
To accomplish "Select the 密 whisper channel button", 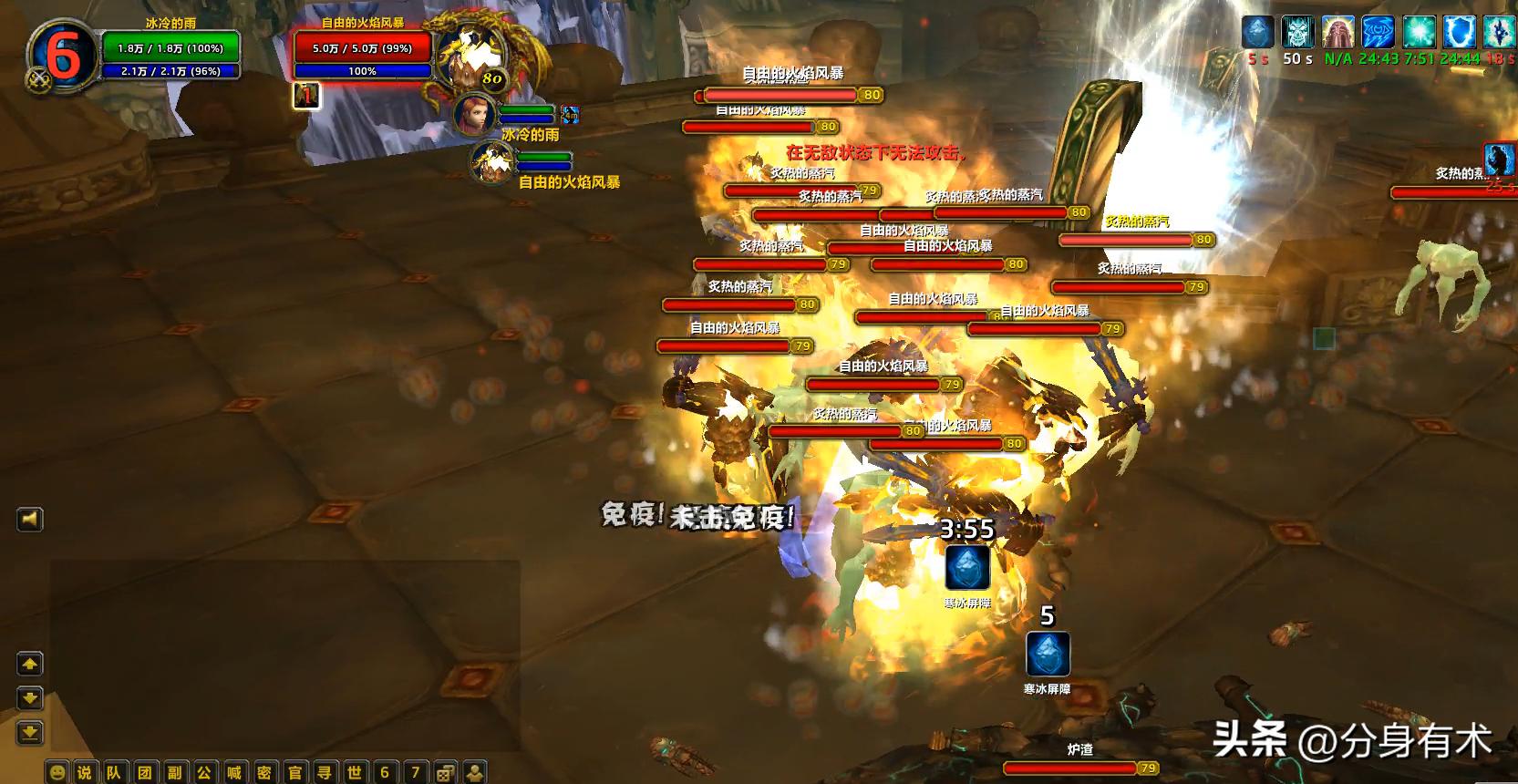I will [x=266, y=771].
